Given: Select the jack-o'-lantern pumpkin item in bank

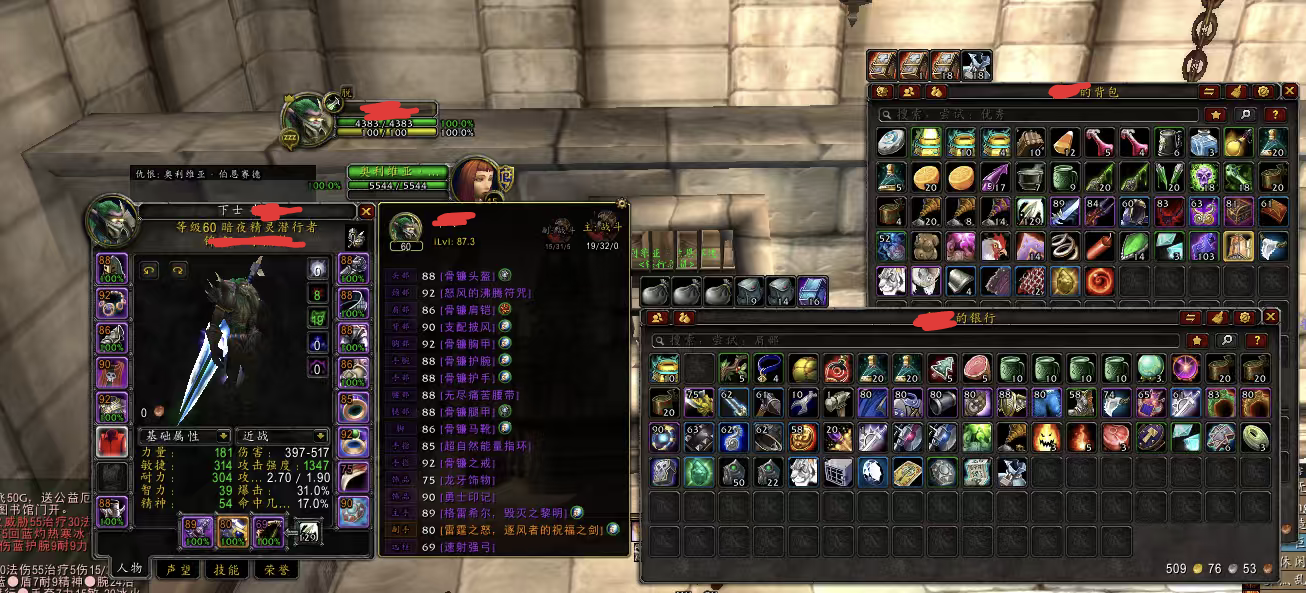Looking at the screenshot, I should (1044, 437).
